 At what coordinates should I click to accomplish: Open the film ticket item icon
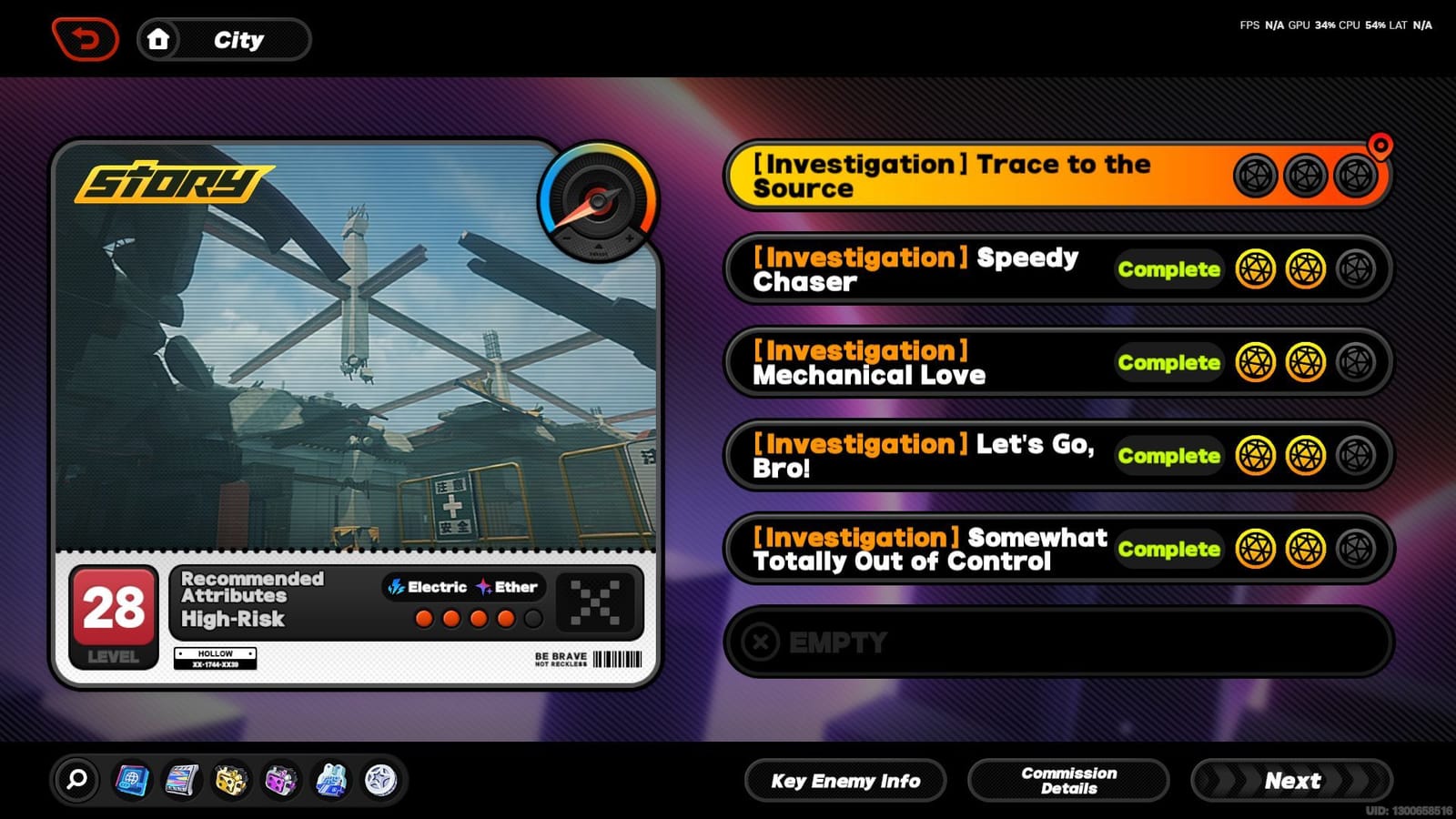tap(184, 780)
